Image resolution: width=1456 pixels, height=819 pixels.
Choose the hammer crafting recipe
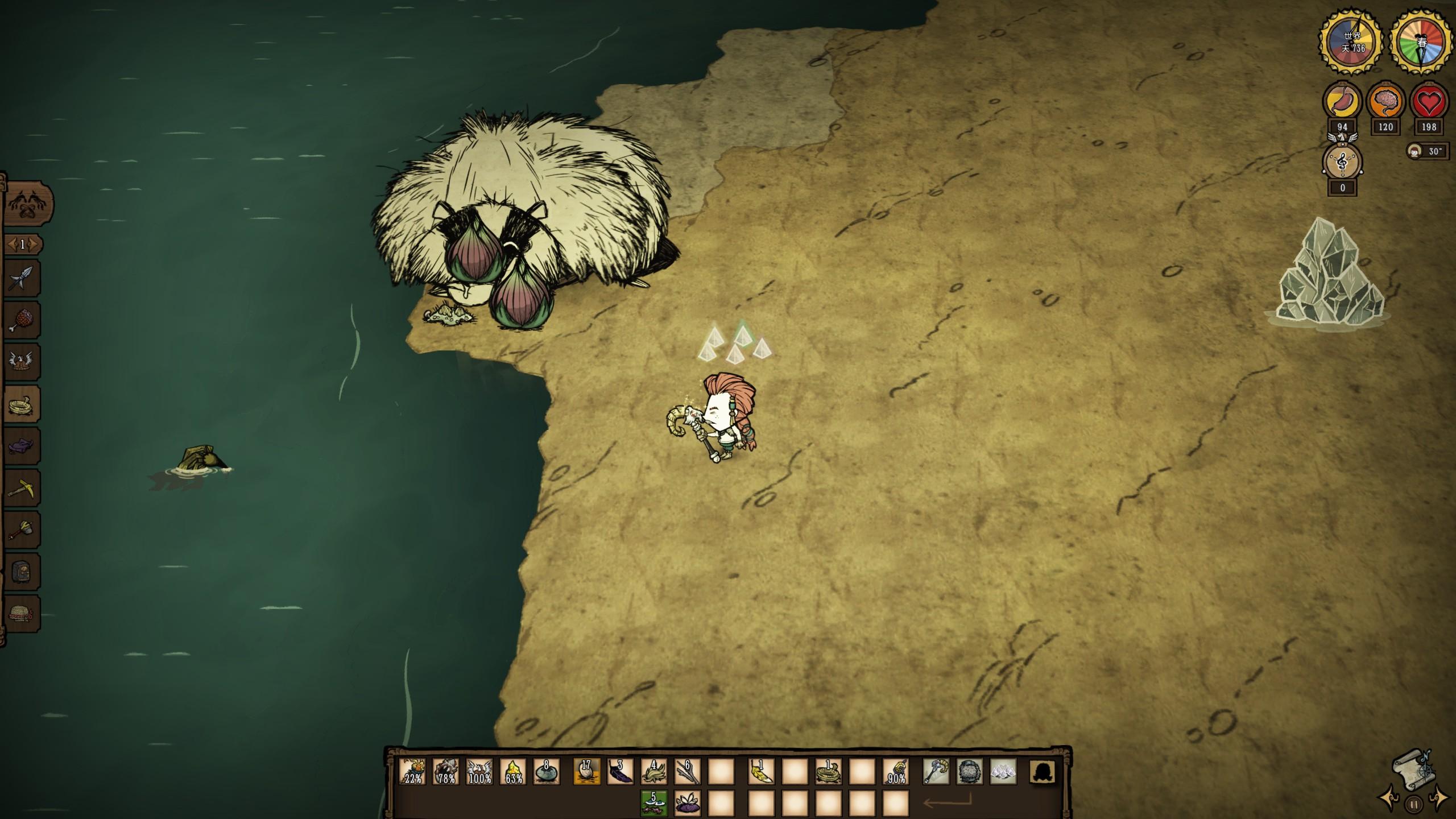coord(23,530)
